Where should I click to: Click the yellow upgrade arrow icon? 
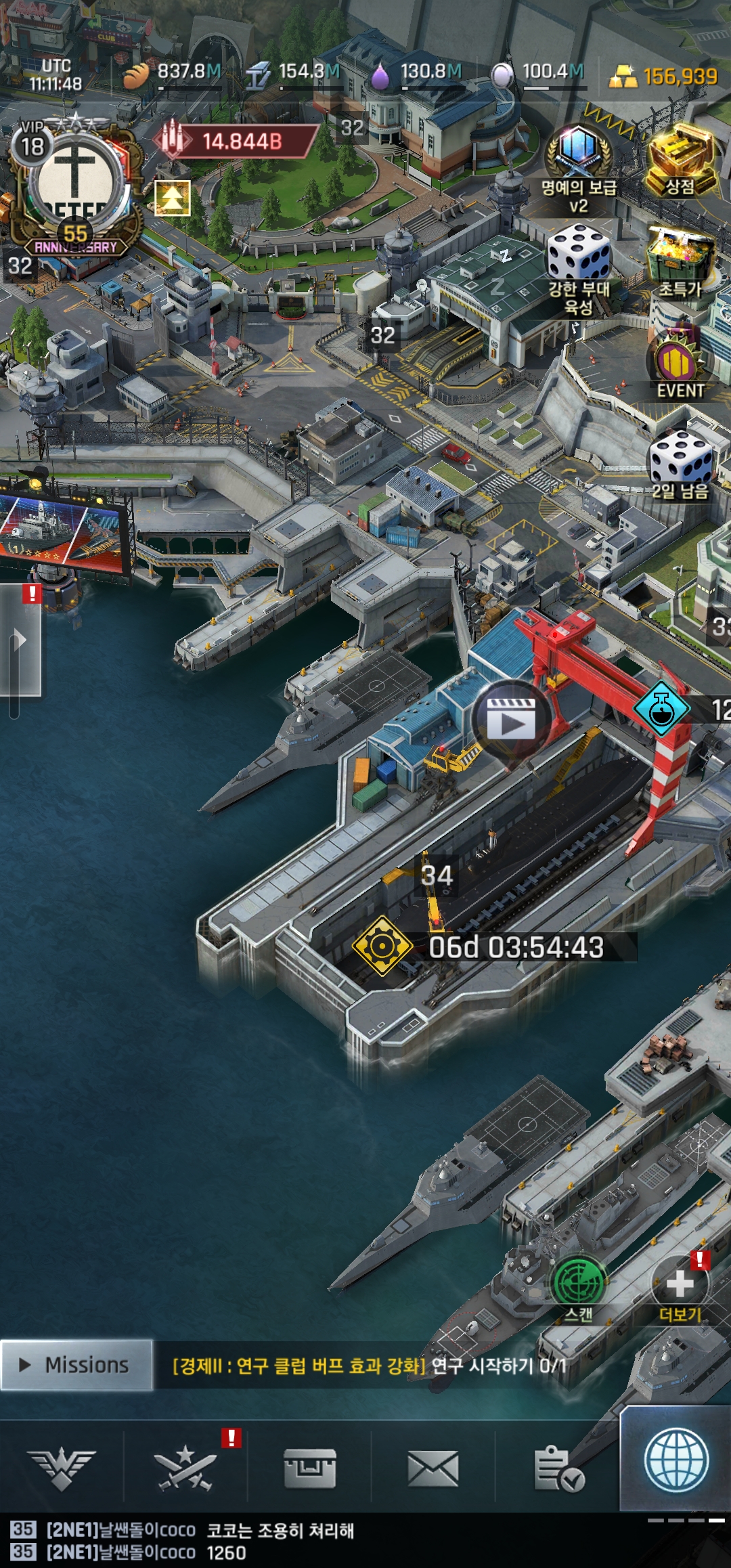pos(173,198)
